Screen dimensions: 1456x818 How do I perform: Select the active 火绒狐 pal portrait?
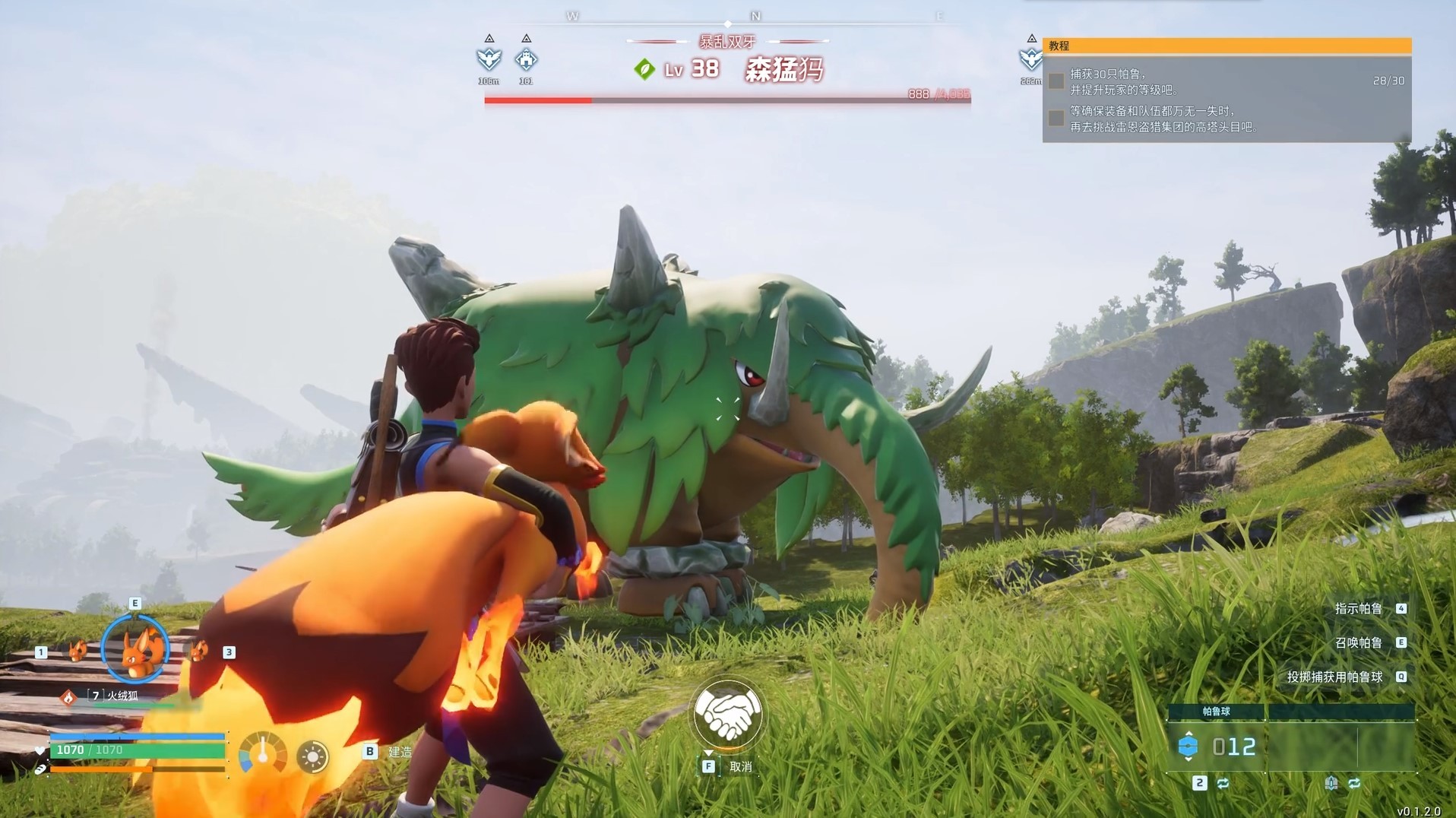135,648
